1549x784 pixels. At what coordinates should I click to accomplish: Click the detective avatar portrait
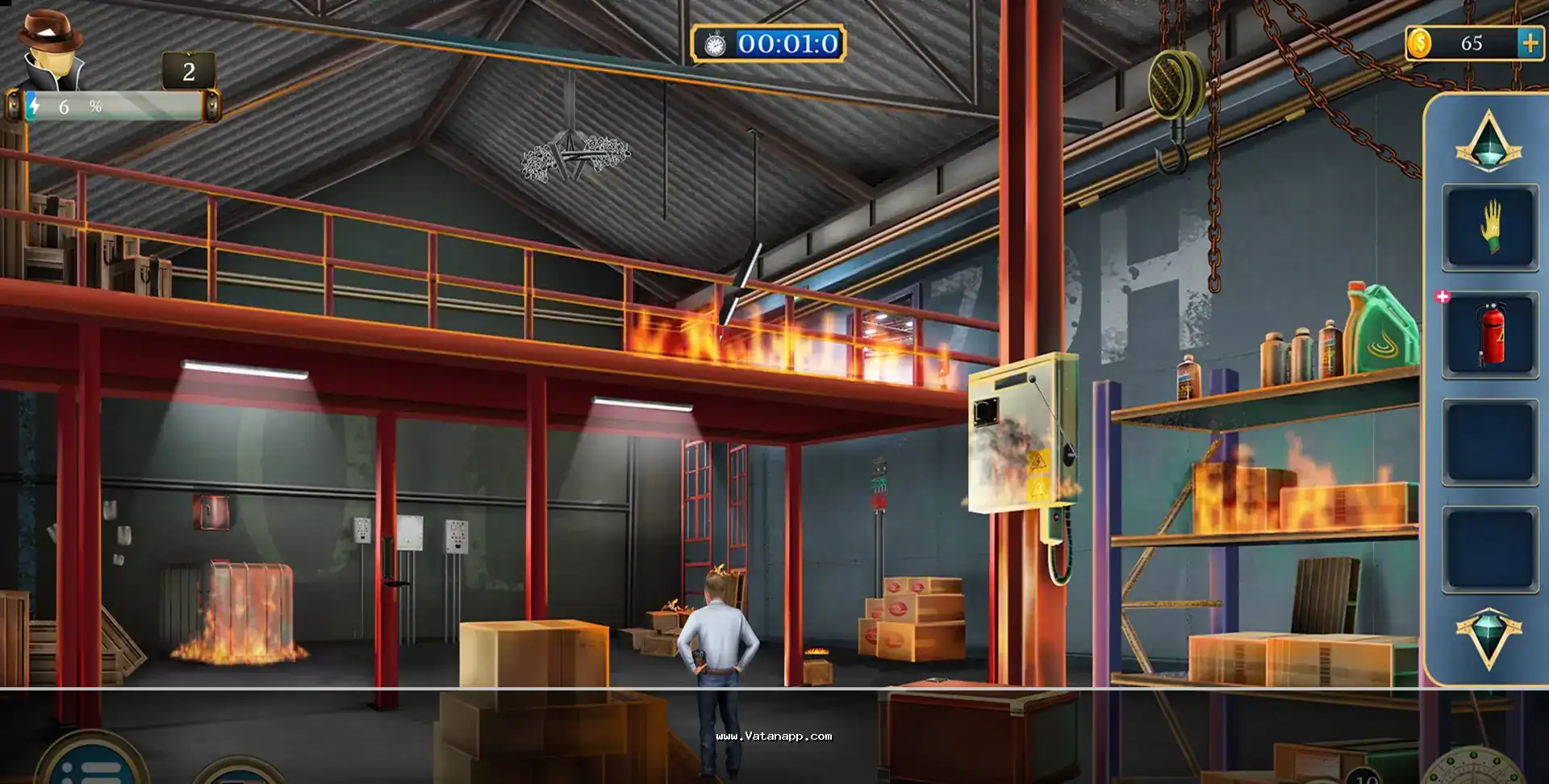(52, 52)
